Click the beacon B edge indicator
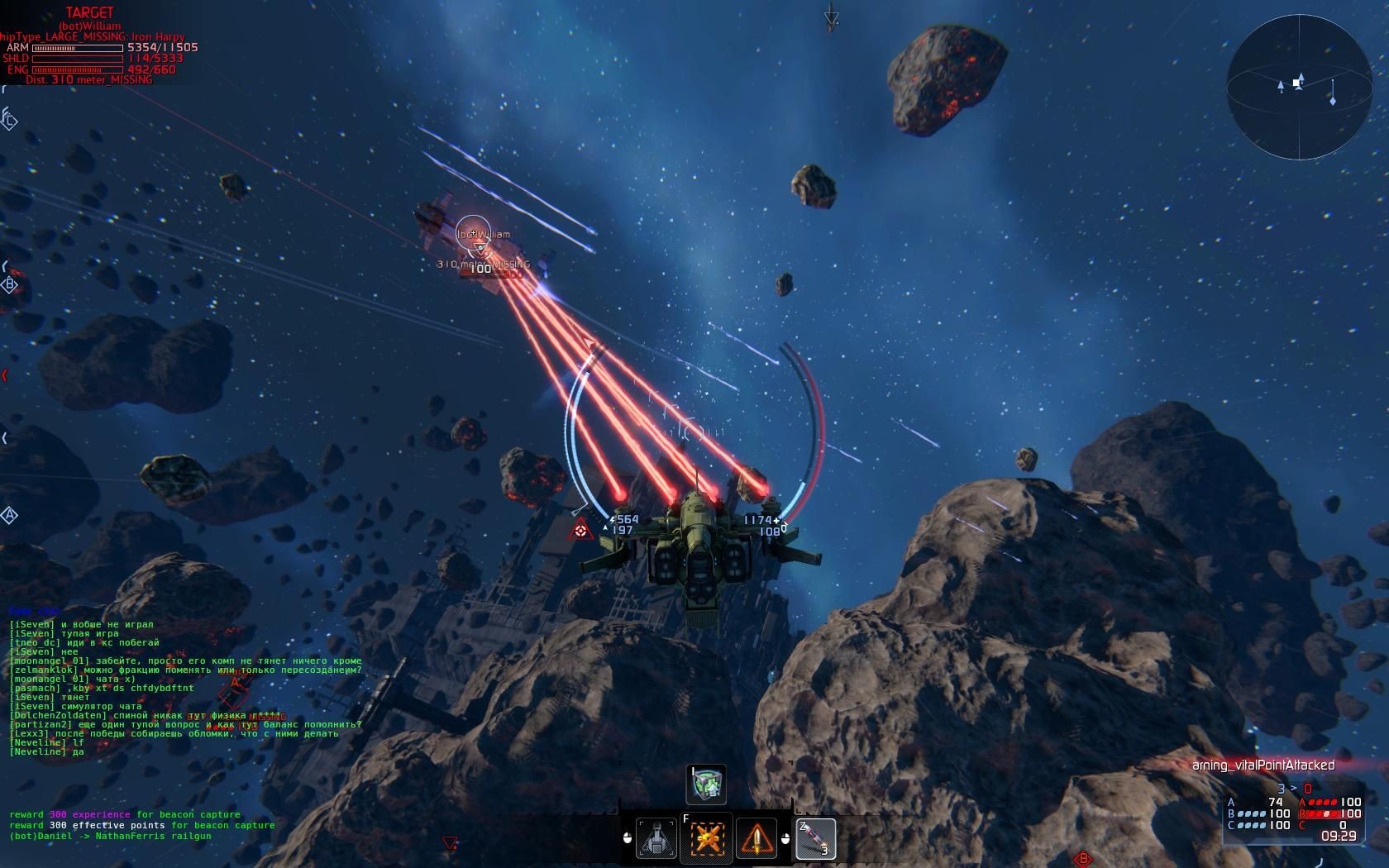Screen dimensions: 1389x868 [10, 285]
